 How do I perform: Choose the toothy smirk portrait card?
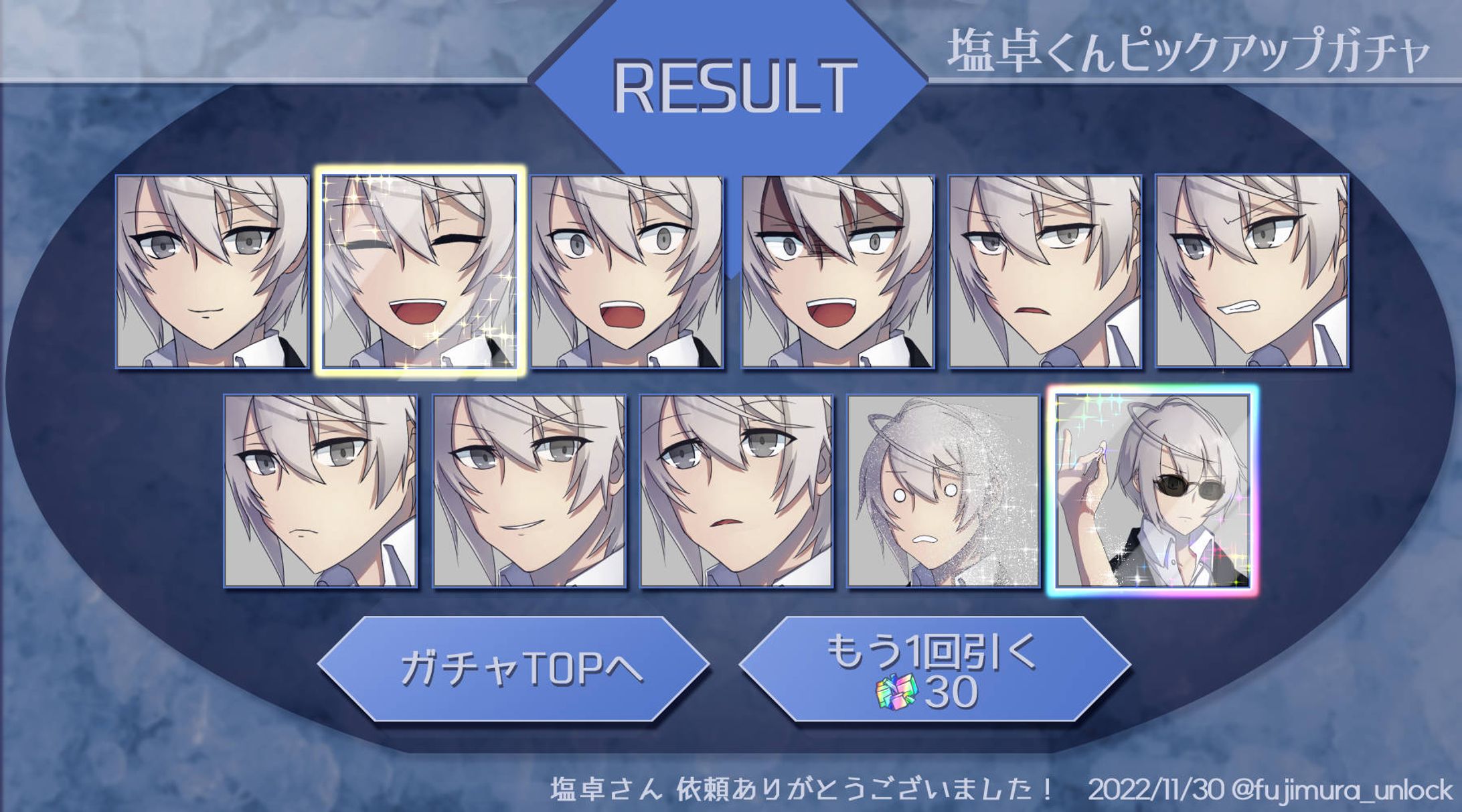click(x=529, y=491)
